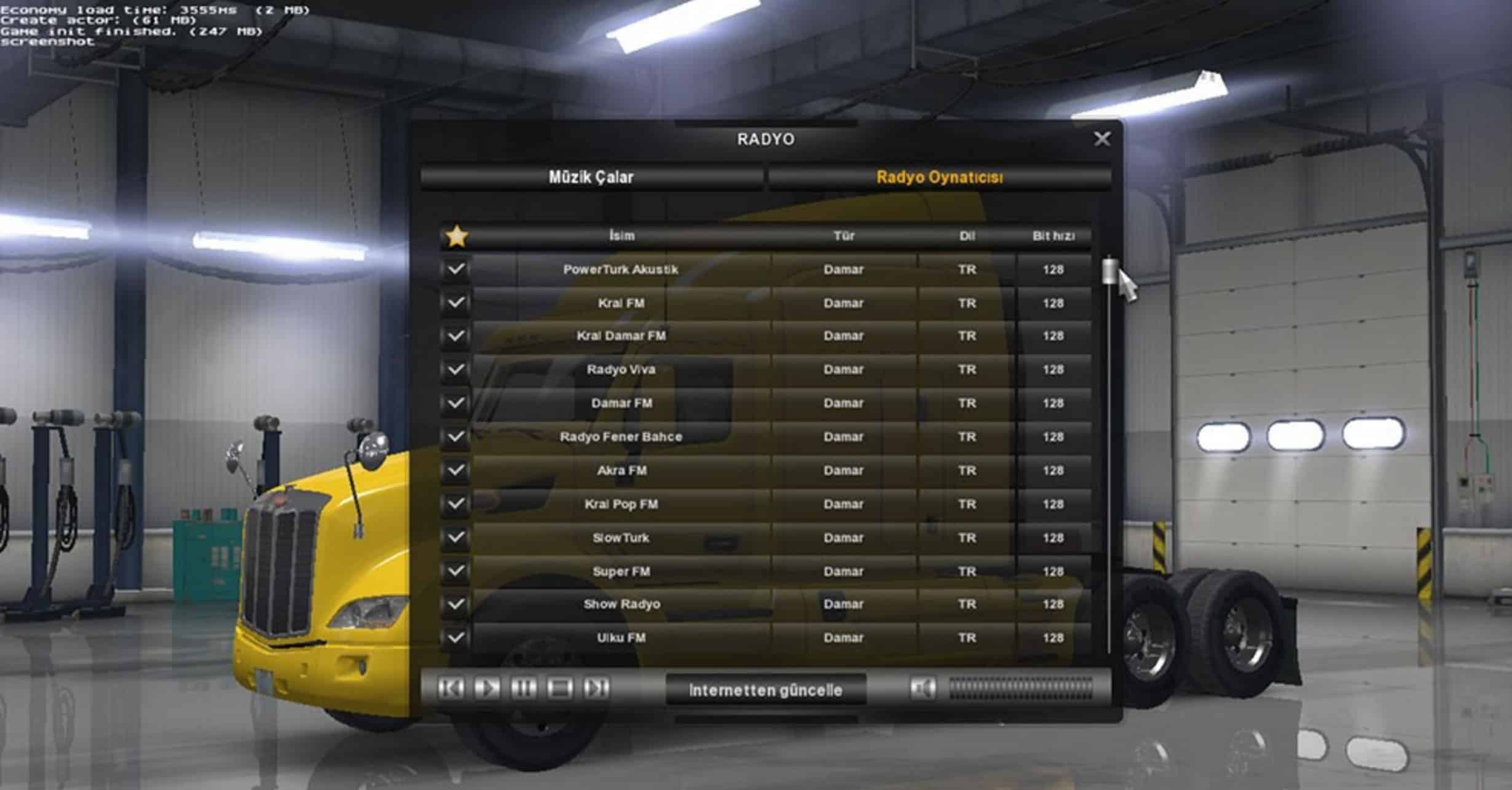The width and height of the screenshot is (1512, 790).
Task: Sort stations by the favorites star
Action: [x=457, y=236]
